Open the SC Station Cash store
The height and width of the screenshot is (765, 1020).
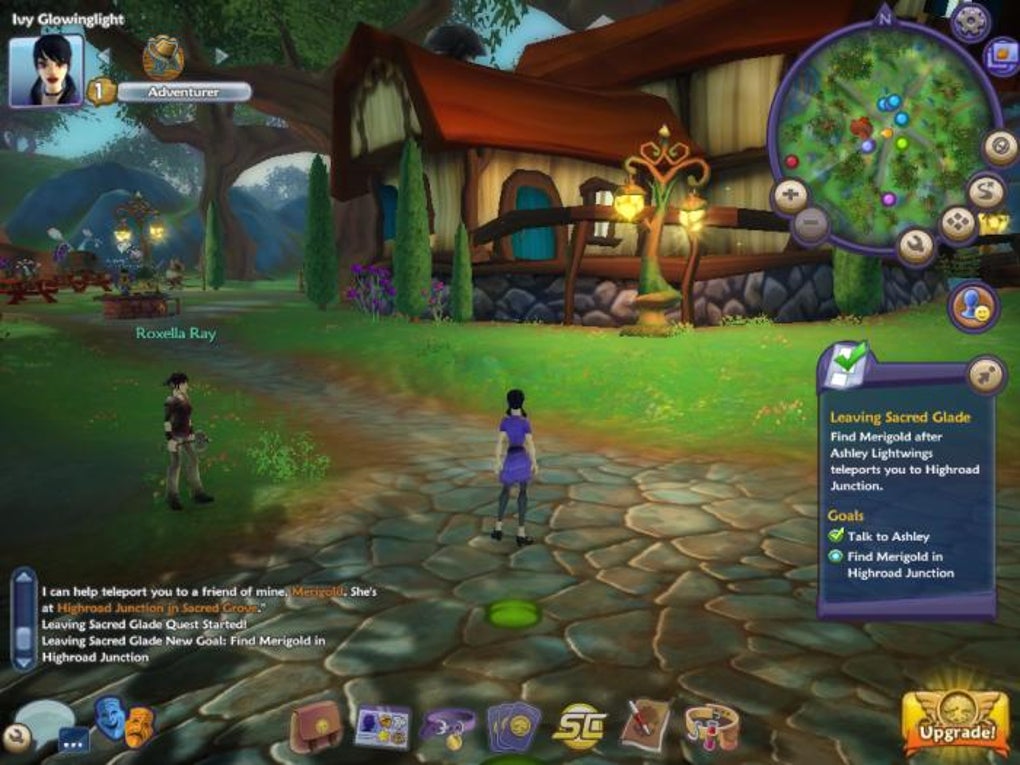coord(580,727)
